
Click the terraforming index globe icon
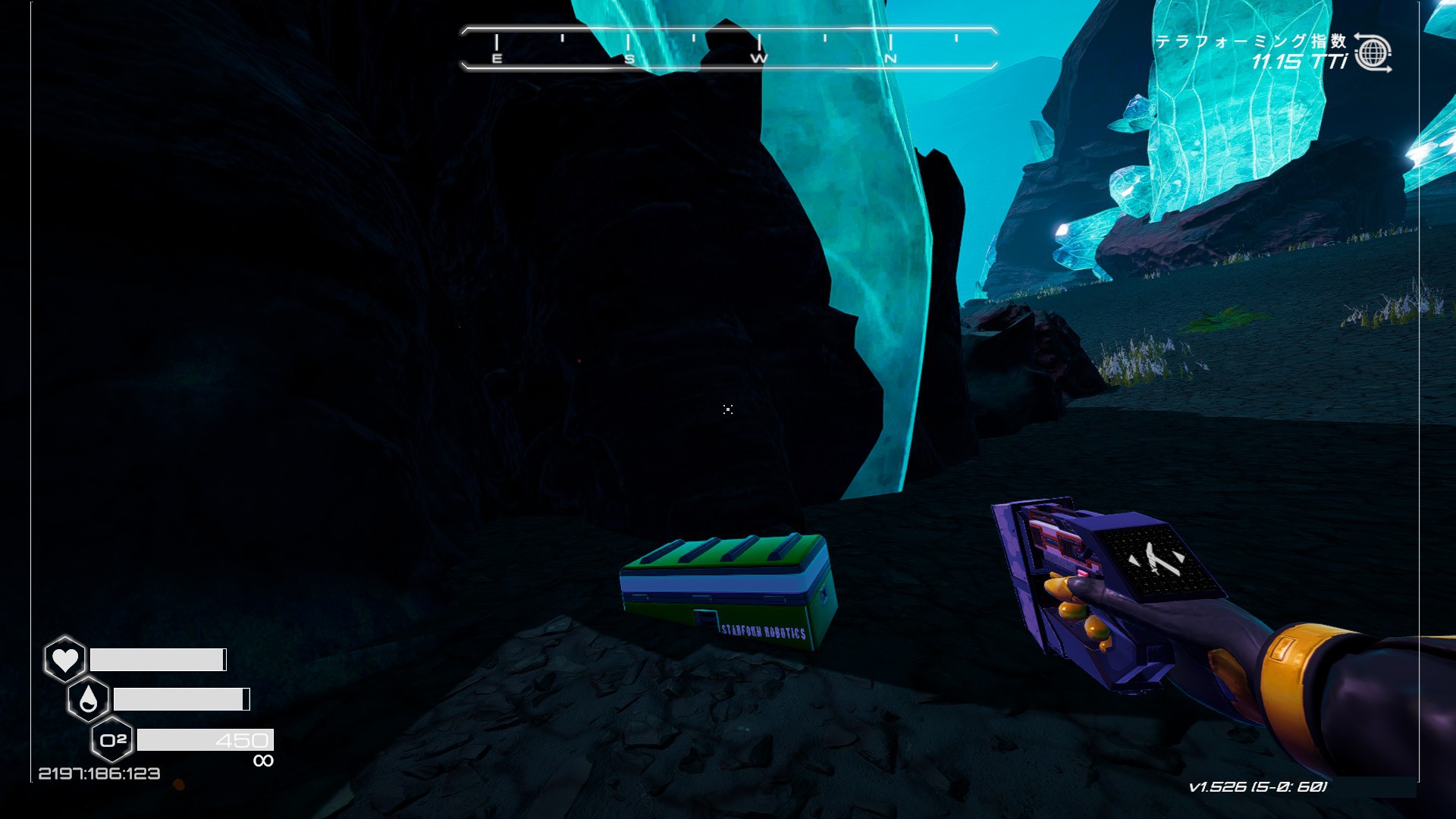1373,53
